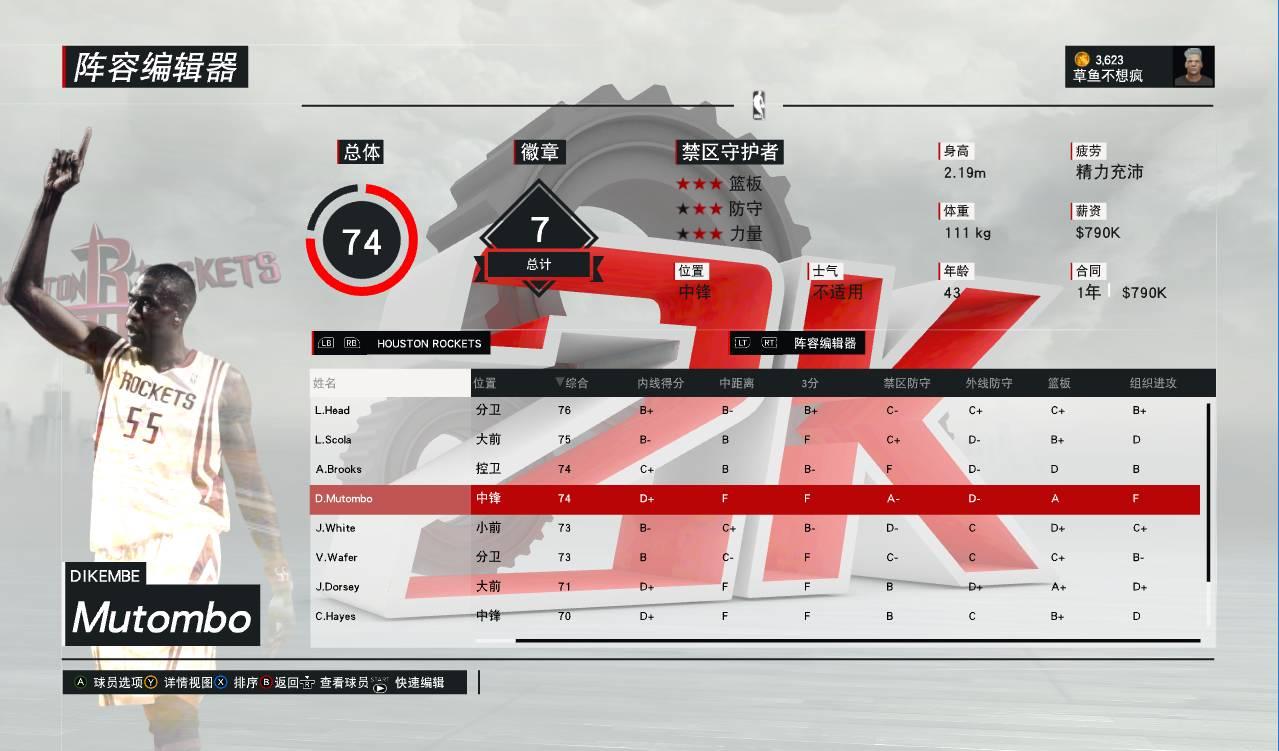Switch team at Houston Rockets selector
The height and width of the screenshot is (751, 1279).
pyautogui.click(x=428, y=343)
